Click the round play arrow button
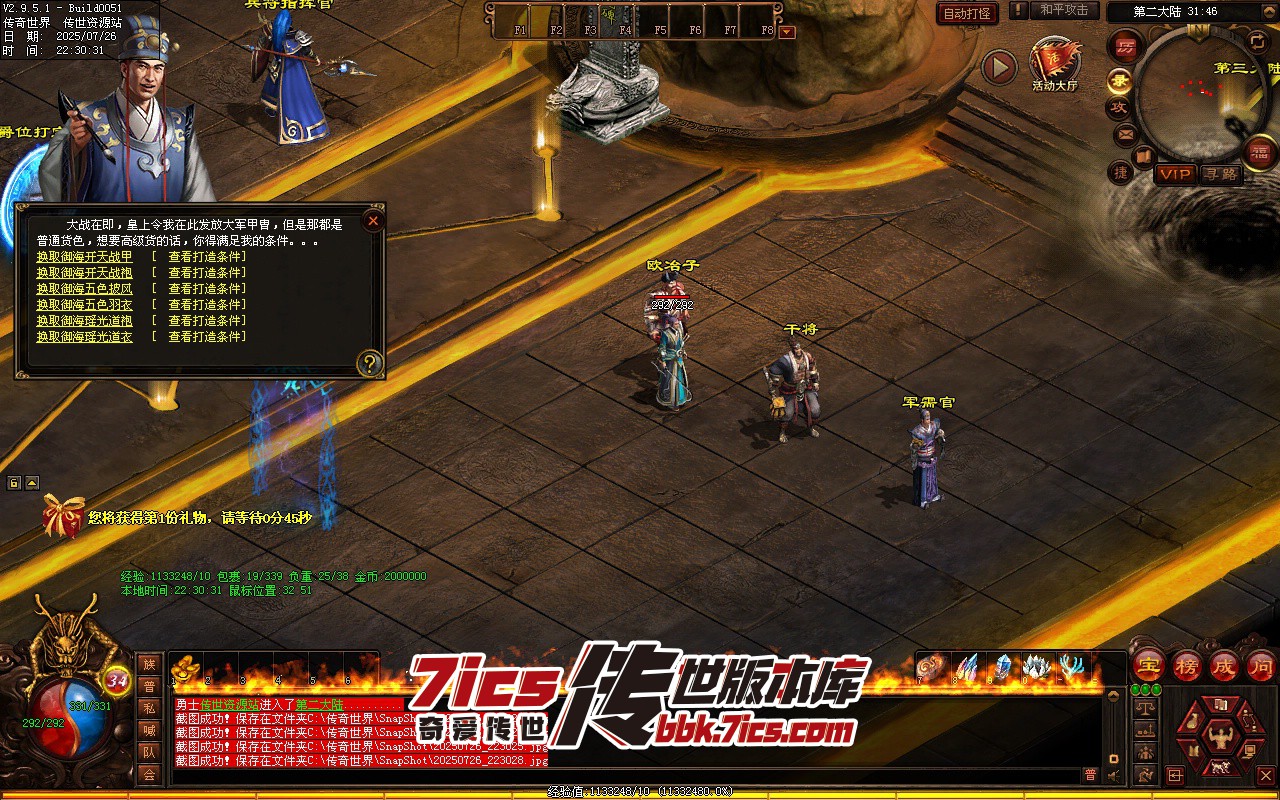The height and width of the screenshot is (800, 1280). (x=998, y=68)
